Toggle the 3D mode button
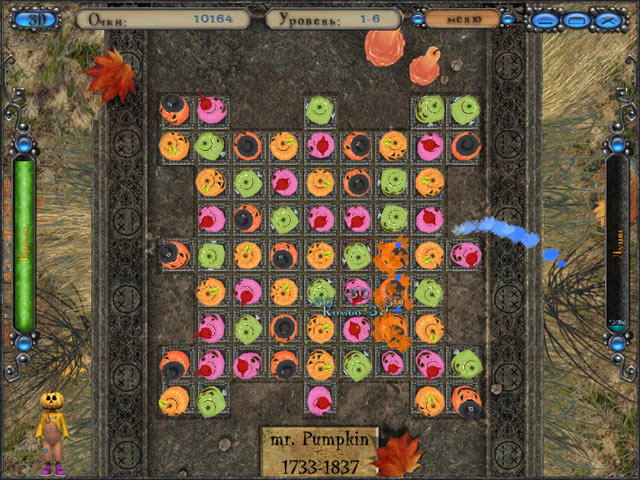 pos(38,19)
